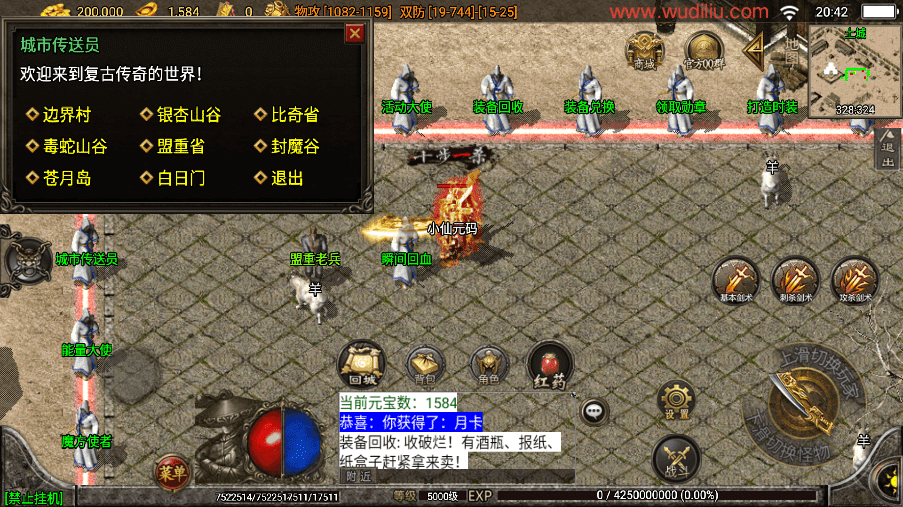
Task: Open the 背包 inventory bag
Action: [x=425, y=366]
